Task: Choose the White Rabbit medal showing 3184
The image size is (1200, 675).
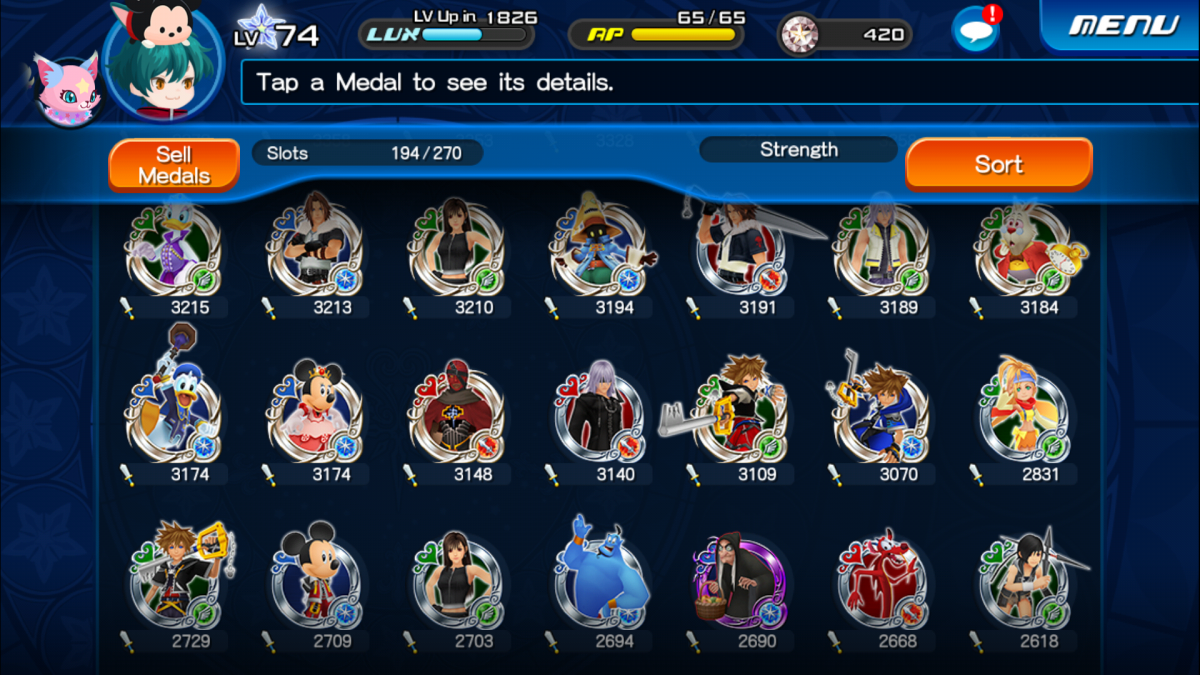Action: click(x=1023, y=252)
